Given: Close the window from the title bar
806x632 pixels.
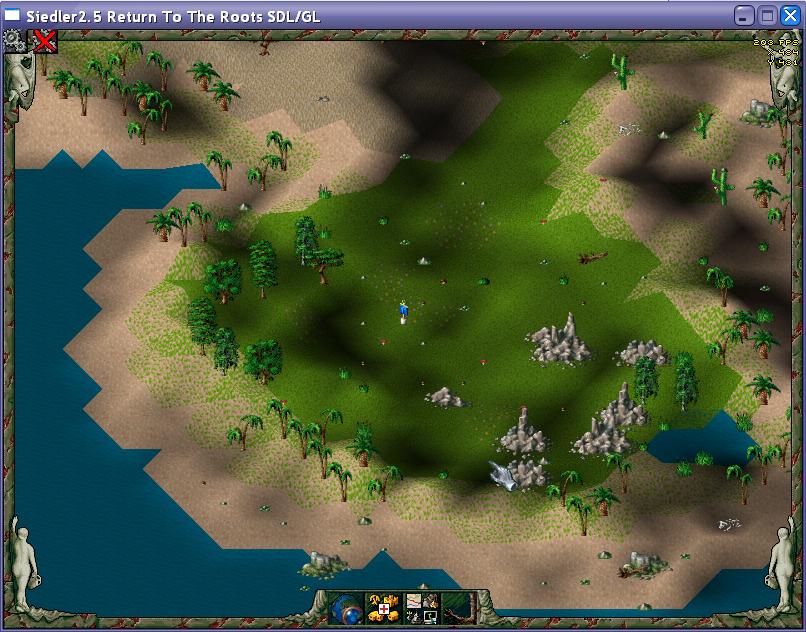Looking at the screenshot, I should tap(789, 15).
